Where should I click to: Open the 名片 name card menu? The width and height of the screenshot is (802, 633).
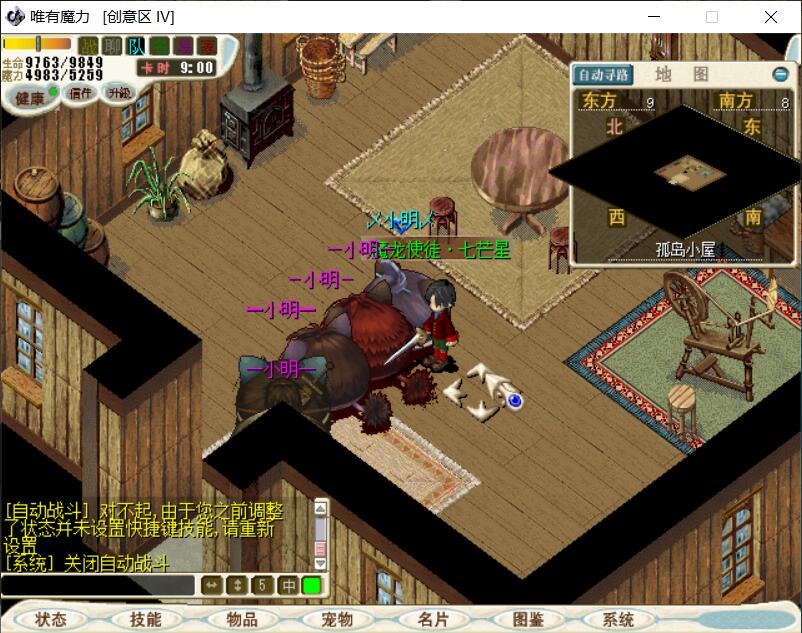pyautogui.click(x=433, y=620)
